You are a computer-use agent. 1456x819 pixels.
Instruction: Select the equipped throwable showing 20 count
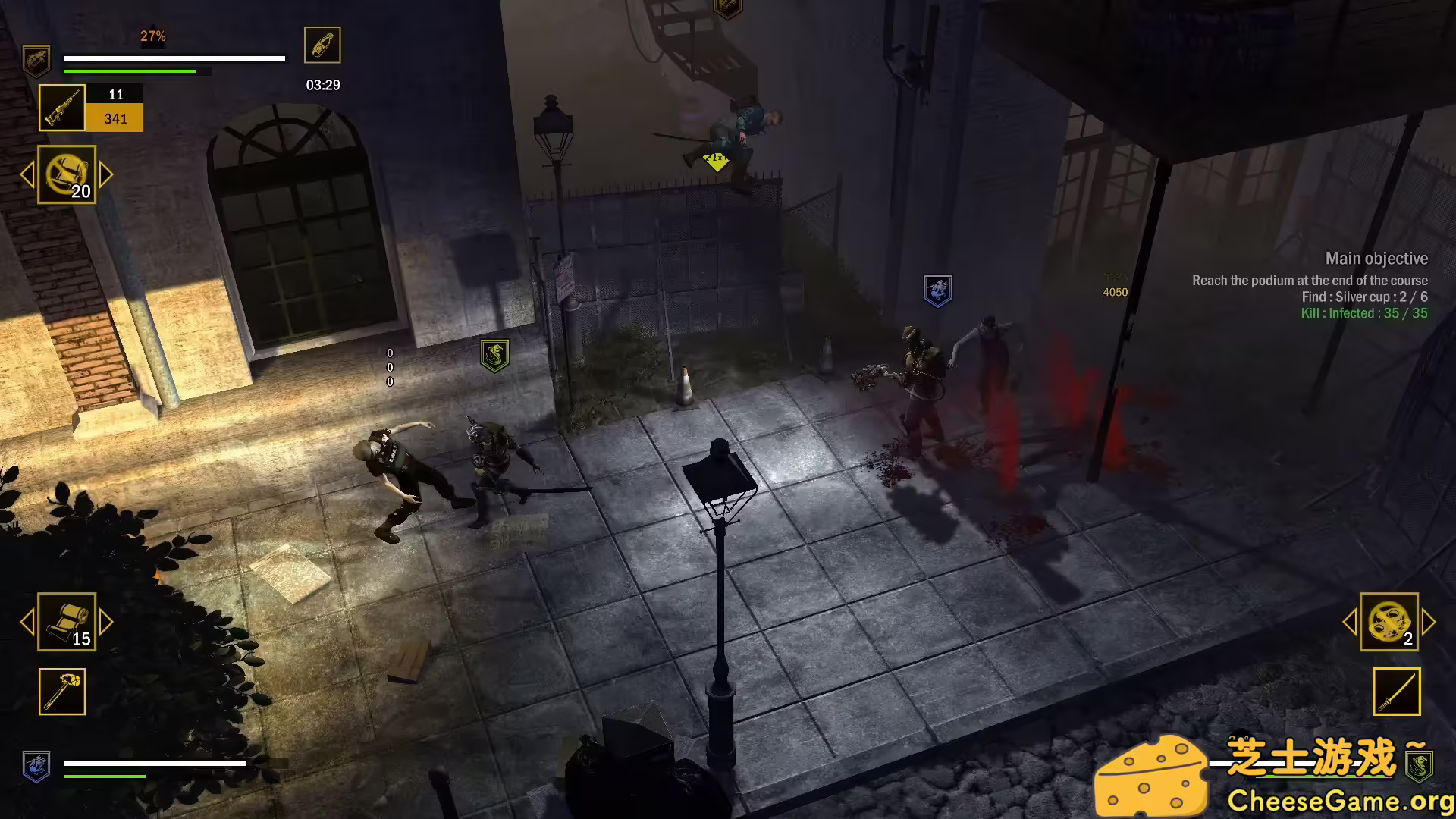(x=67, y=174)
